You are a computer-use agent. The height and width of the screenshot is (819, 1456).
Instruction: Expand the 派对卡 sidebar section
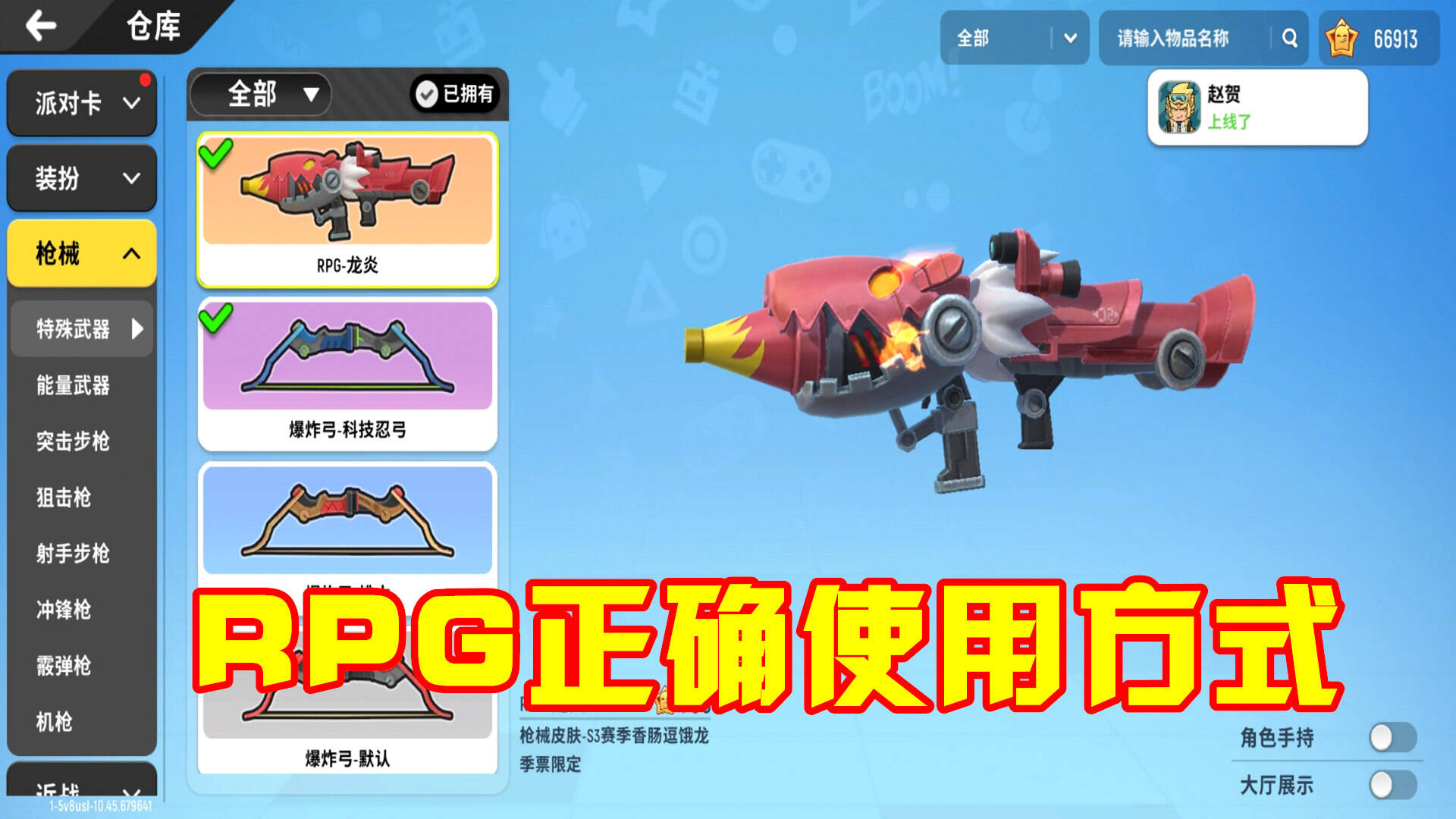81,103
